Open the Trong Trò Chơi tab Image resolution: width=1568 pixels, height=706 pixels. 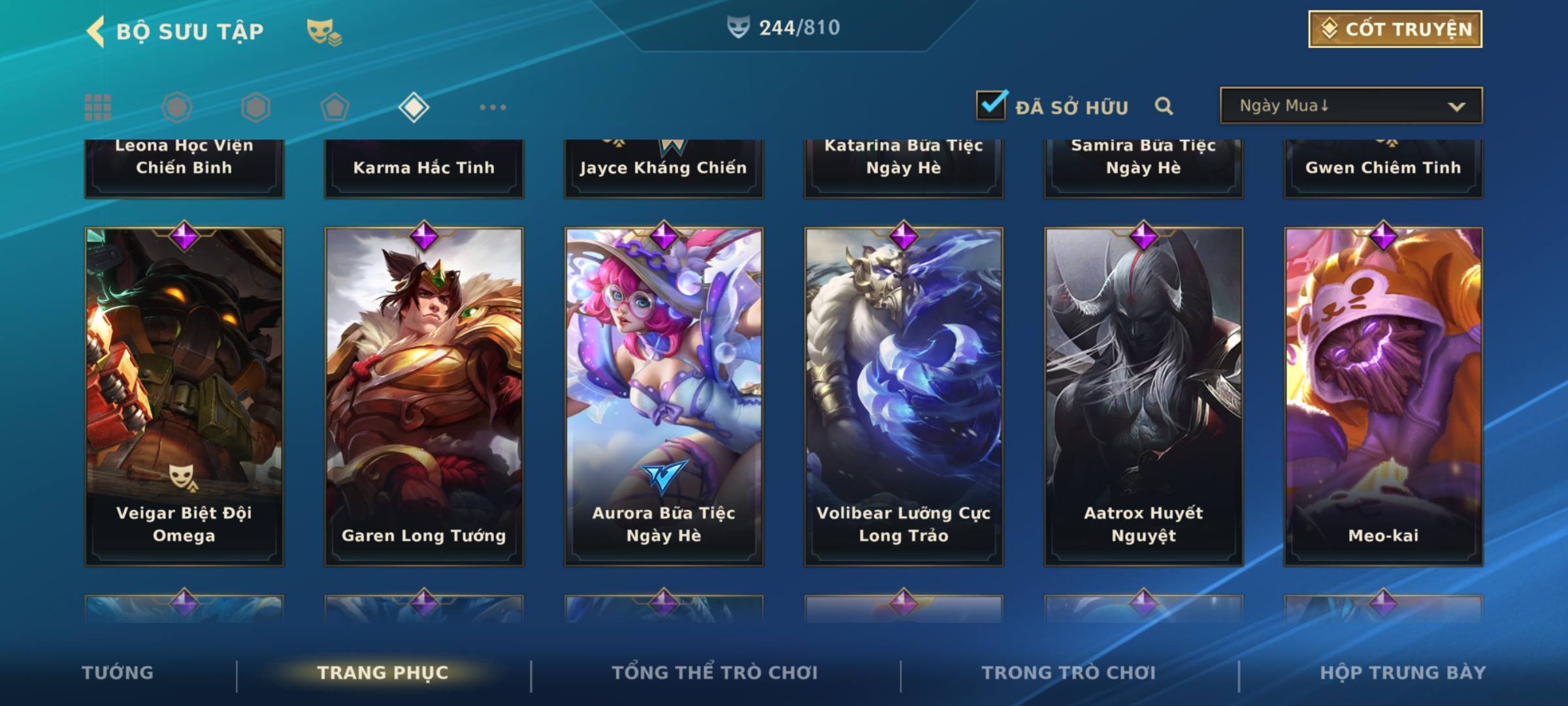tap(1069, 673)
